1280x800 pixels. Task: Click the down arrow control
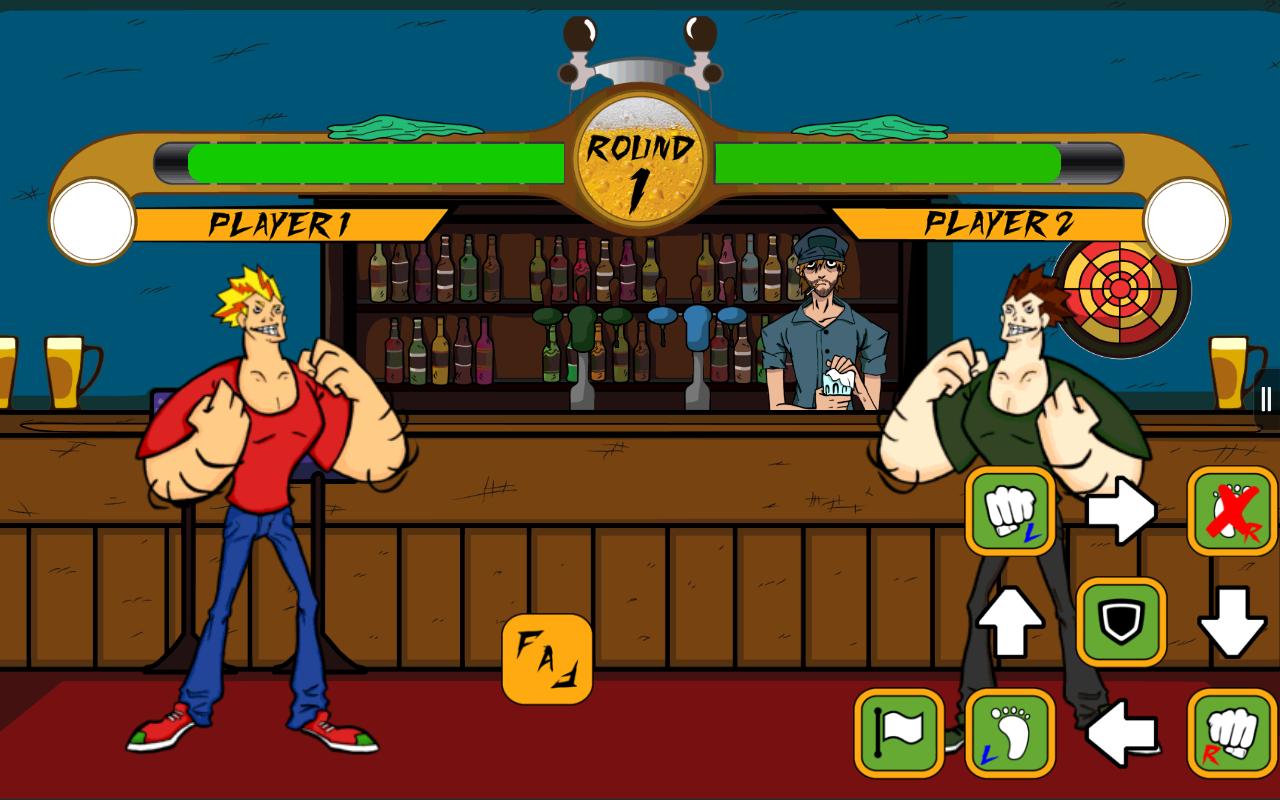pos(1232,622)
